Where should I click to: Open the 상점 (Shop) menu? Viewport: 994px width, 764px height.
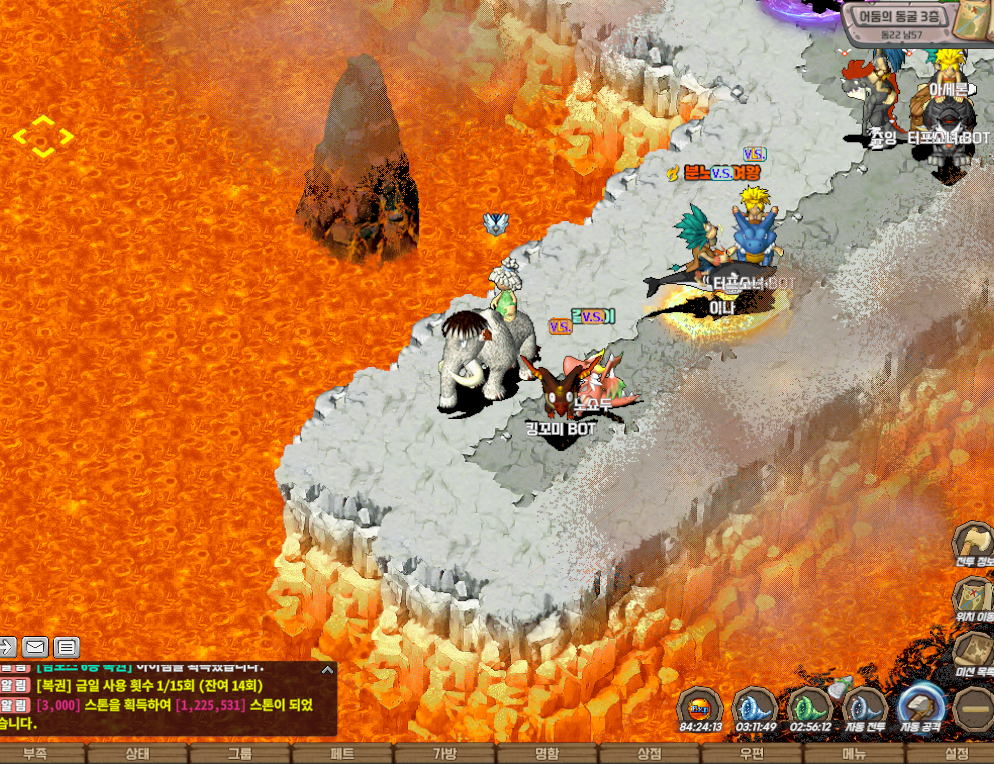coord(650,754)
